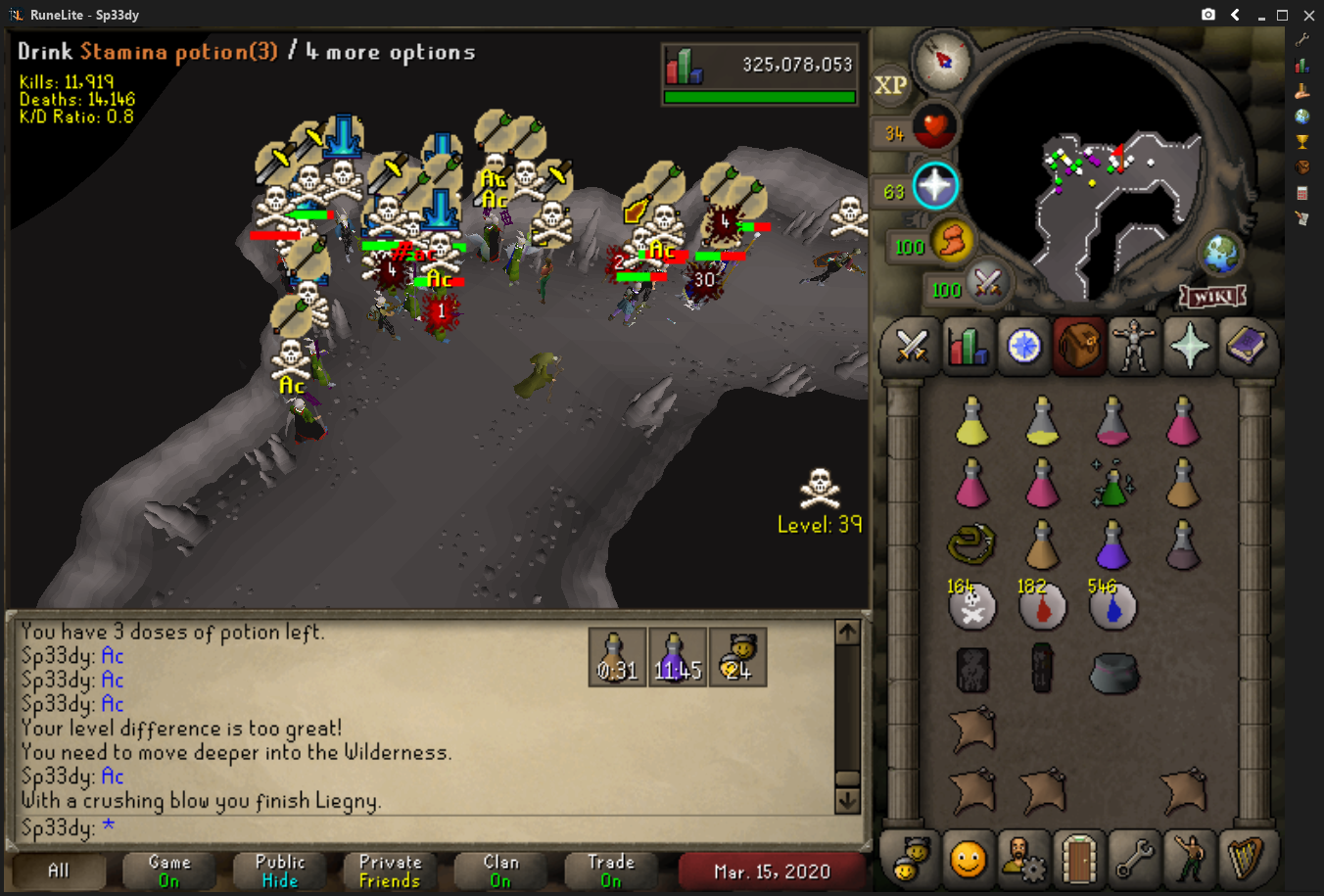
Task: Open the Combat Options tab
Action: 912,346
